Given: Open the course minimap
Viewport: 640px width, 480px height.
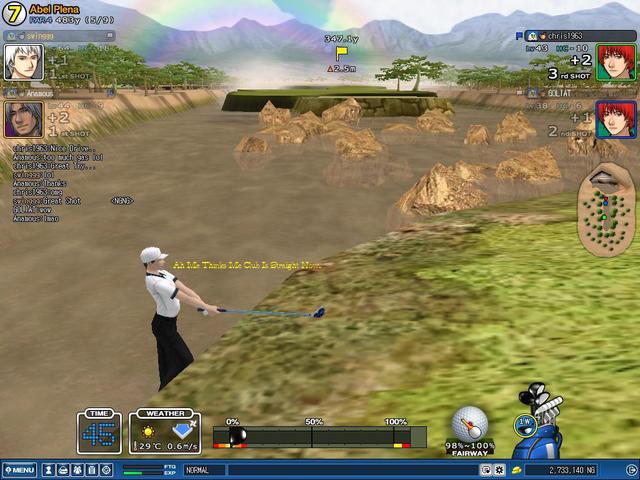Looking at the screenshot, I should coord(604,209).
